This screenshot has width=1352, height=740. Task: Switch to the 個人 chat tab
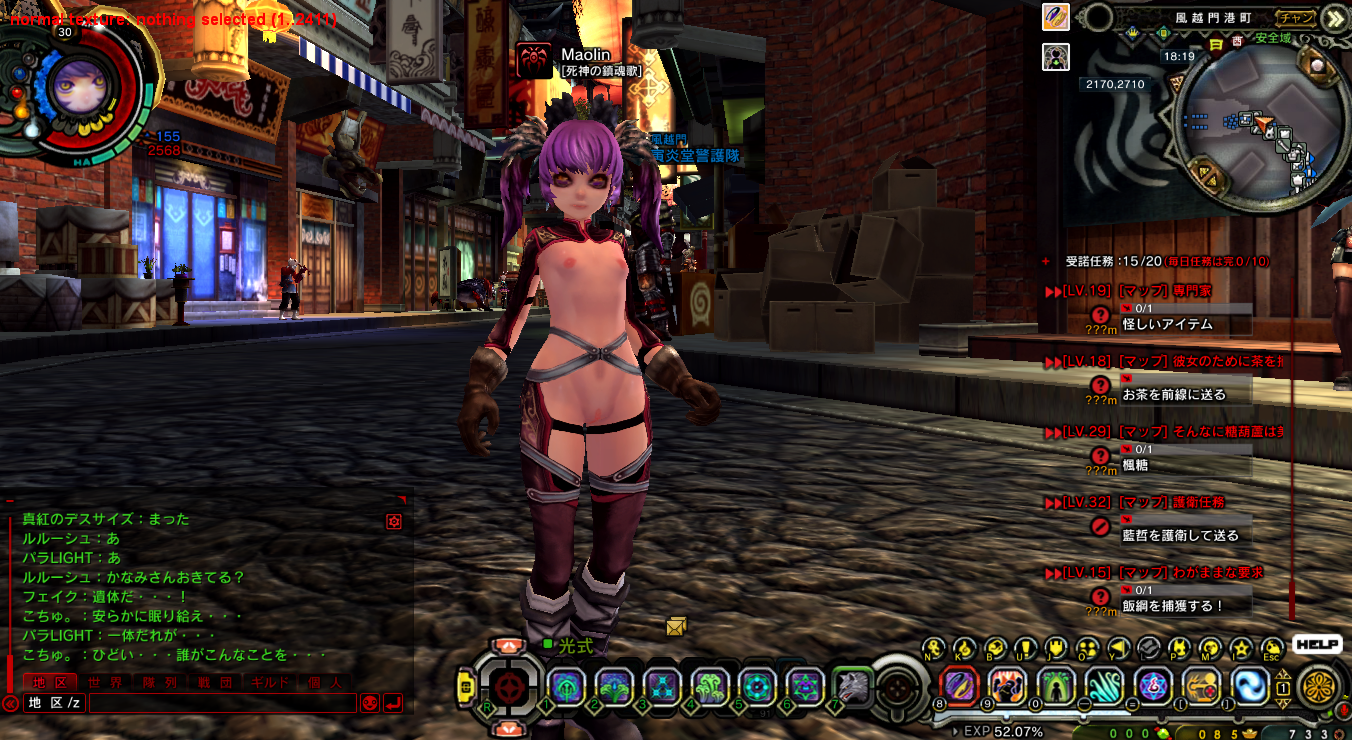coord(325,682)
